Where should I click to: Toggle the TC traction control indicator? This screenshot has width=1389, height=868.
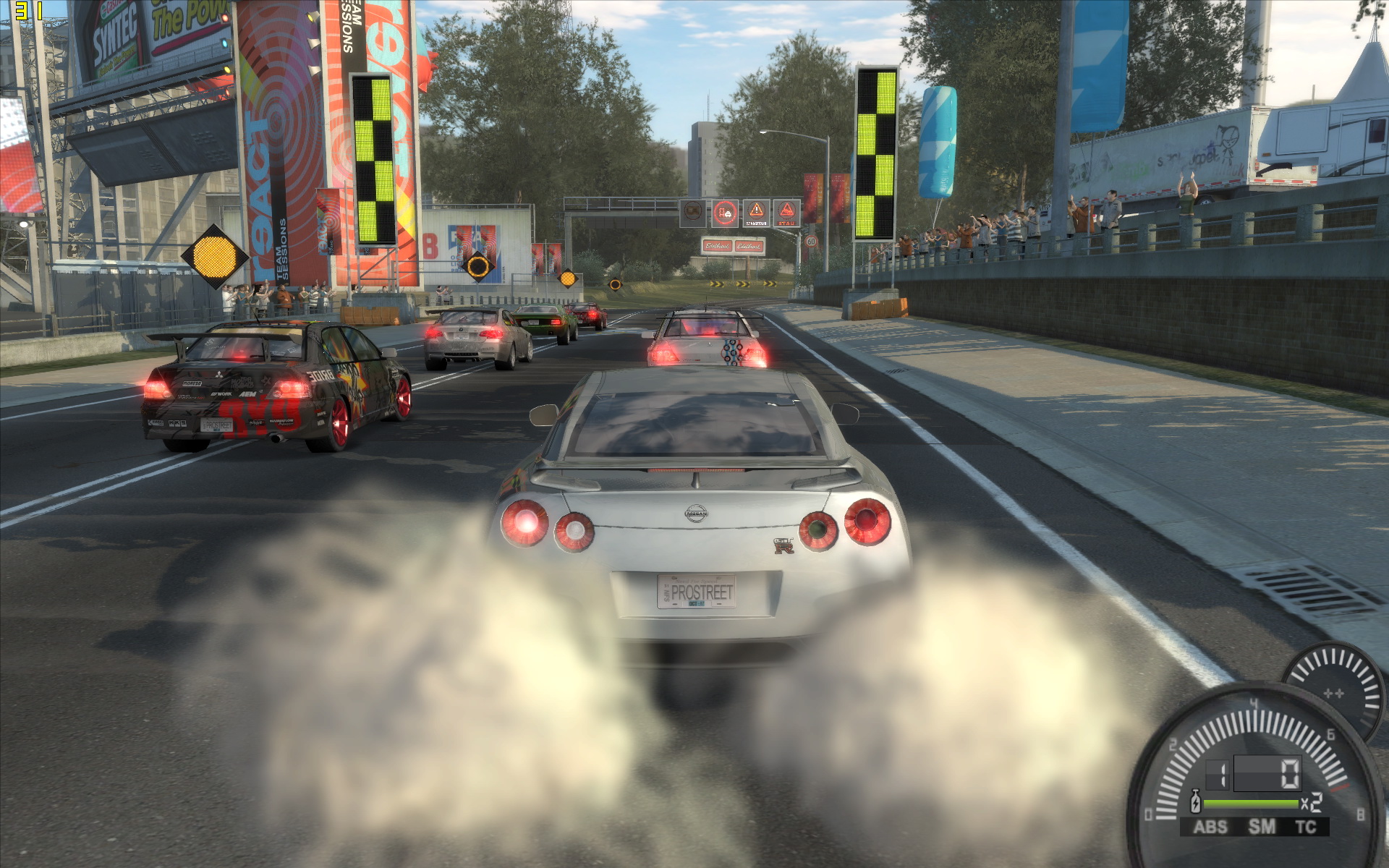1306,827
